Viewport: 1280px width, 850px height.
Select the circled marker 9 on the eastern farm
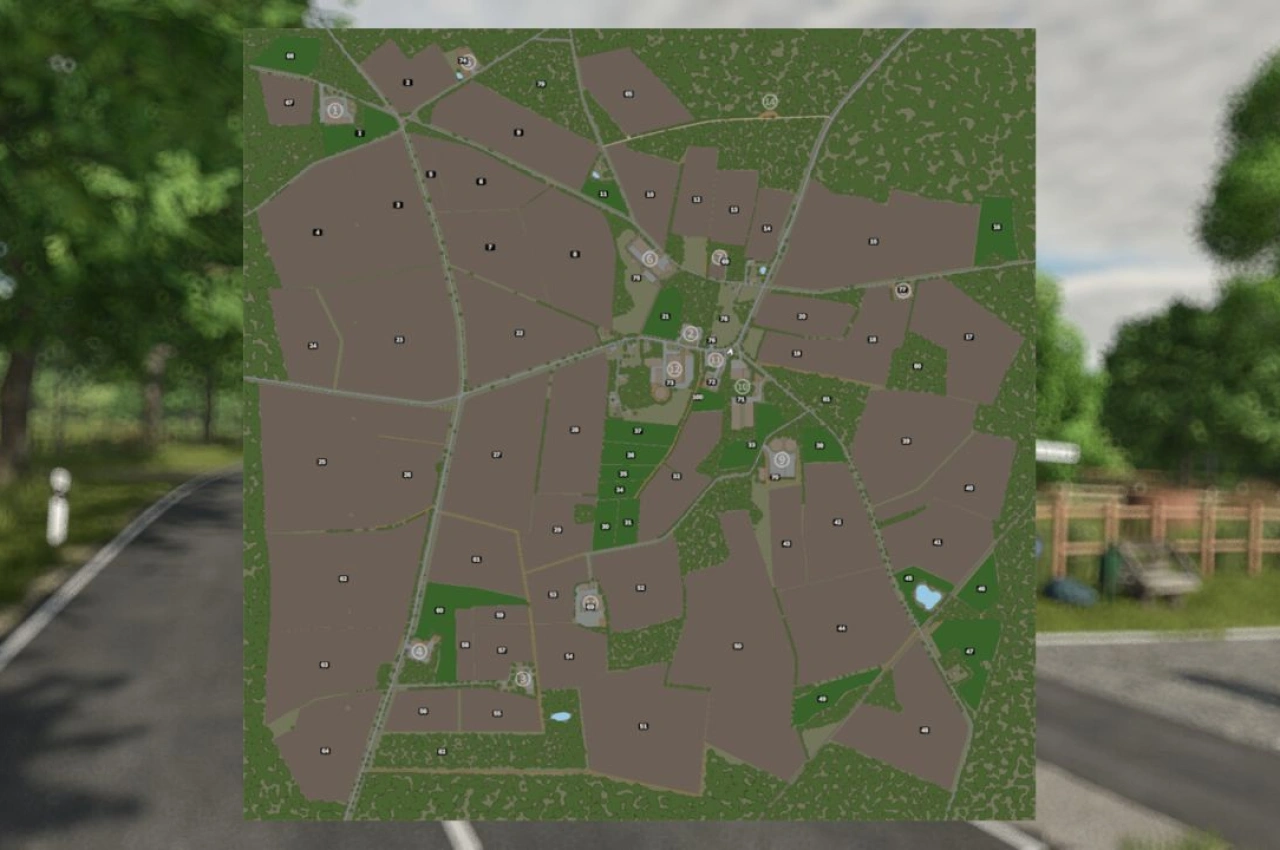(x=780, y=460)
